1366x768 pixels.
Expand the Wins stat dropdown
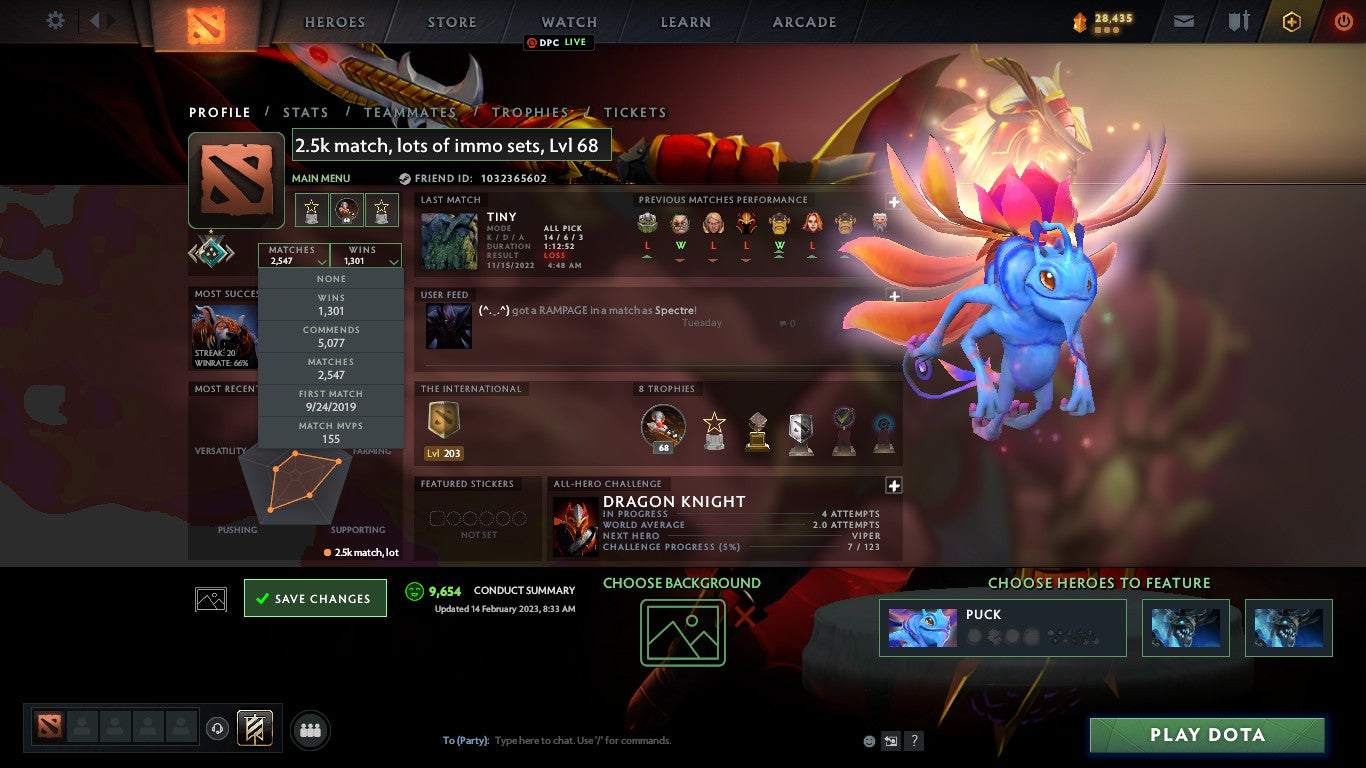pos(364,254)
